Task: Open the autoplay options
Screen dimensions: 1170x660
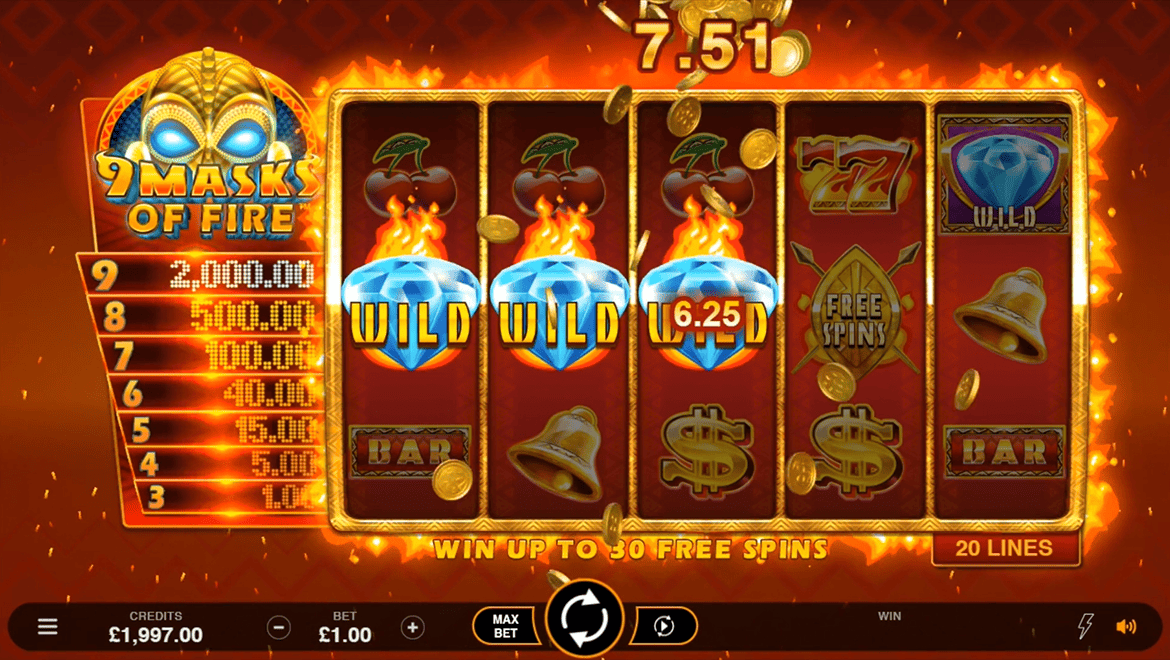Action: pyautogui.click(x=664, y=627)
